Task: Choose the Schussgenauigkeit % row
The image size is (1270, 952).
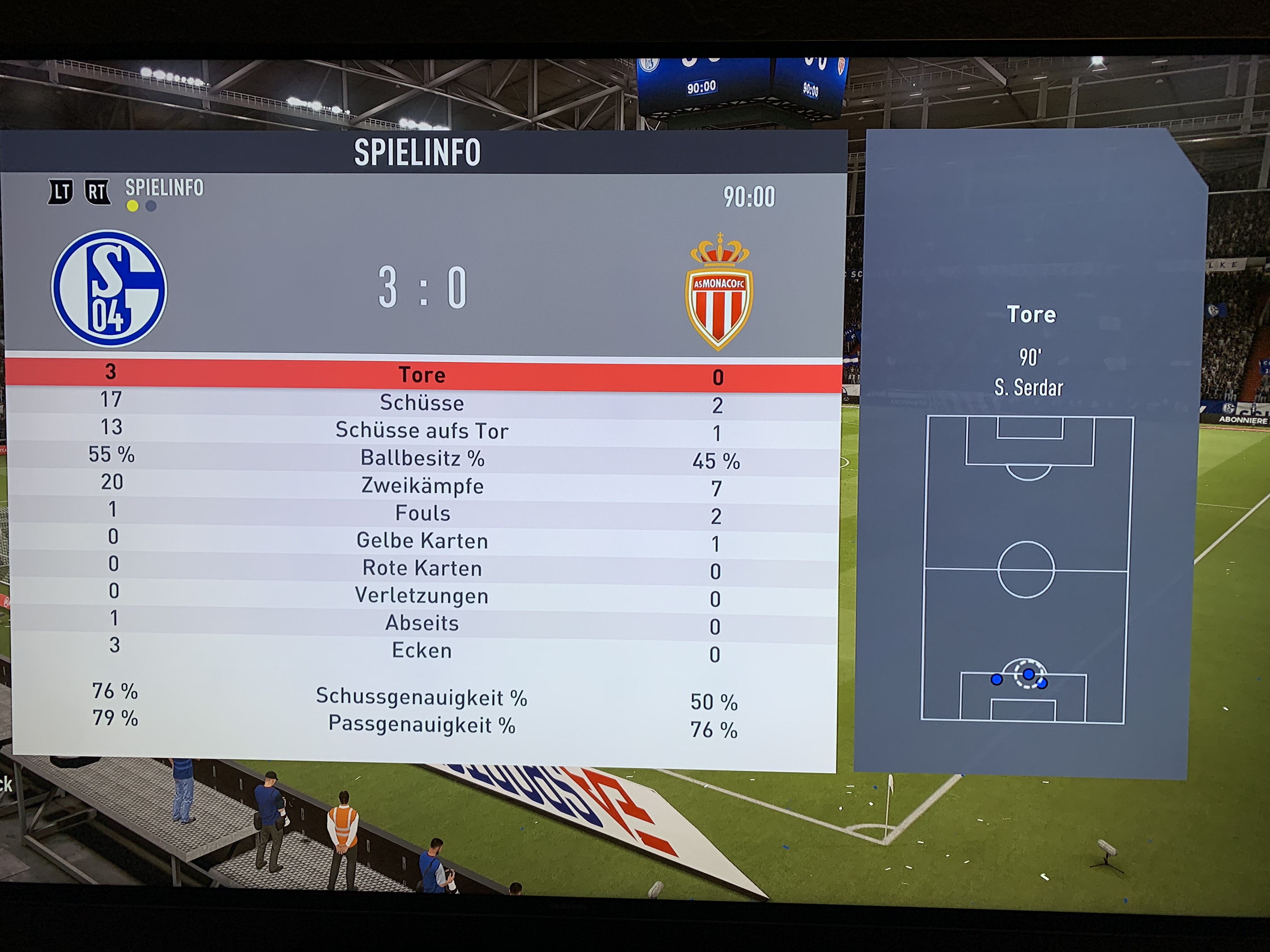Action: [x=422, y=697]
